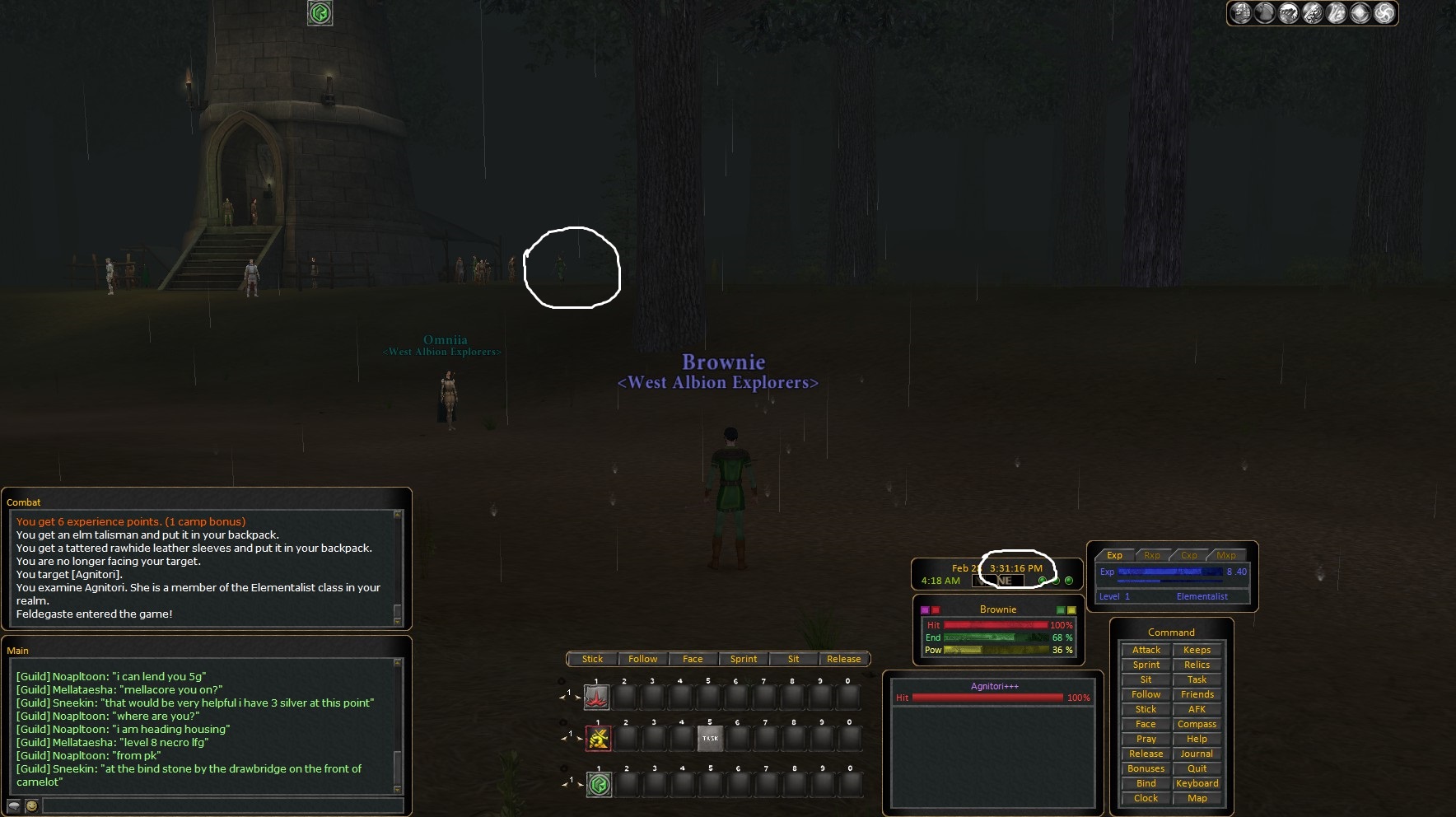This screenshot has width=1456, height=817.
Task: Select the Attack command
Action: [1146, 650]
